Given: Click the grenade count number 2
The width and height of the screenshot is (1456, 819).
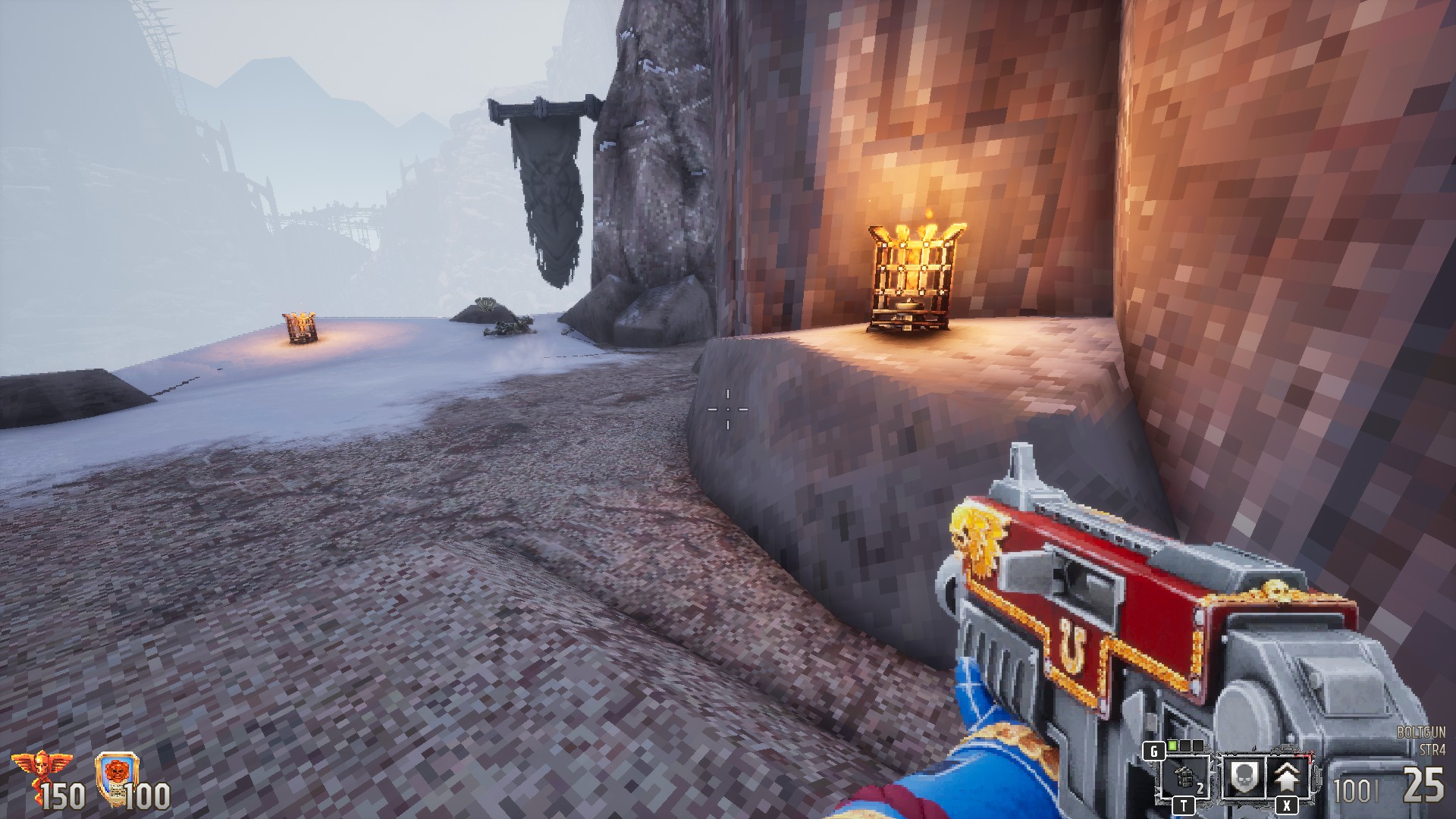Looking at the screenshot, I should pyautogui.click(x=1200, y=787).
